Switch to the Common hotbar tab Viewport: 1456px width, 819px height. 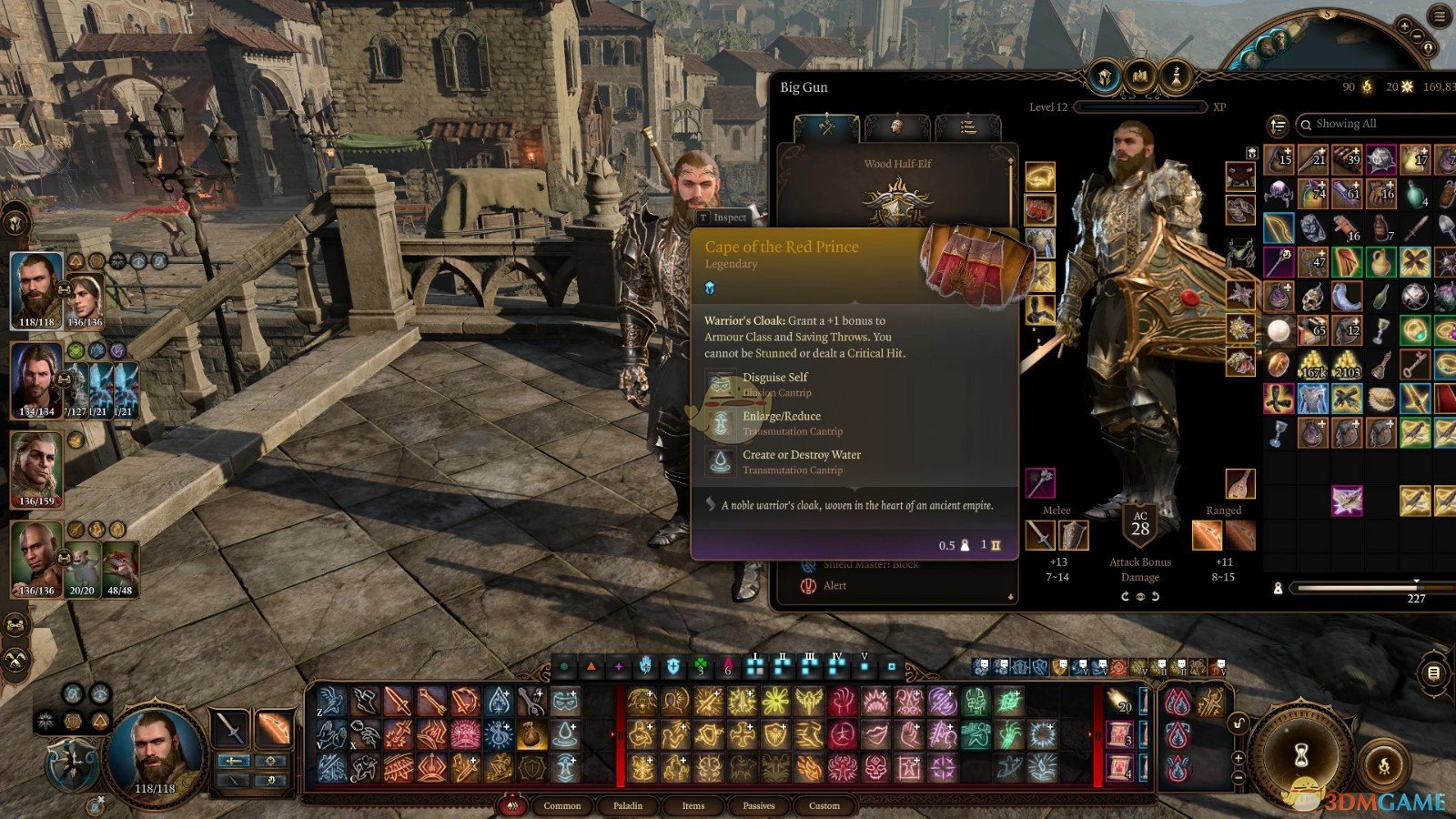point(561,805)
